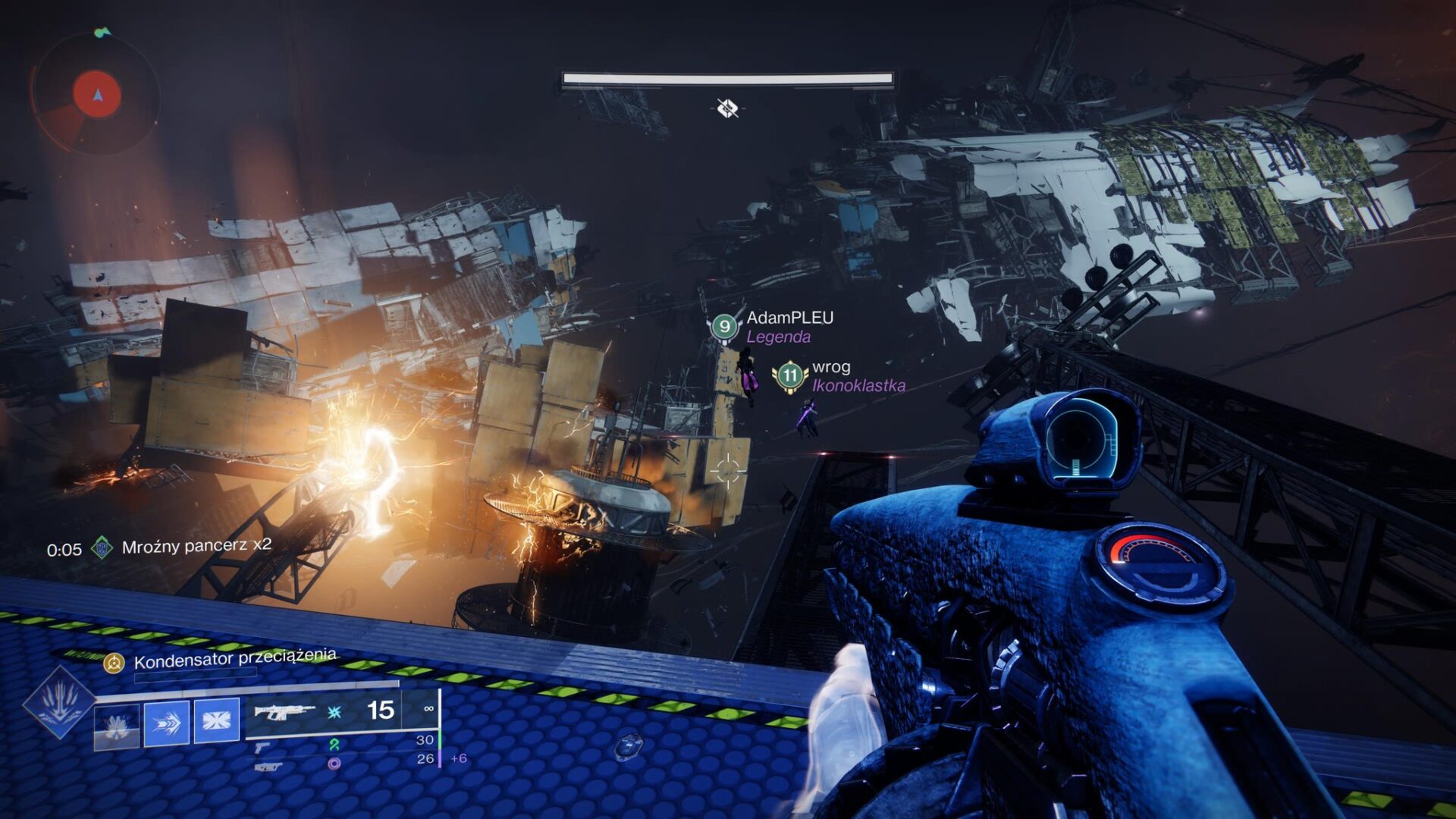
Task: Click the Kondensator przeciążenia perk icon
Action: pos(114,664)
